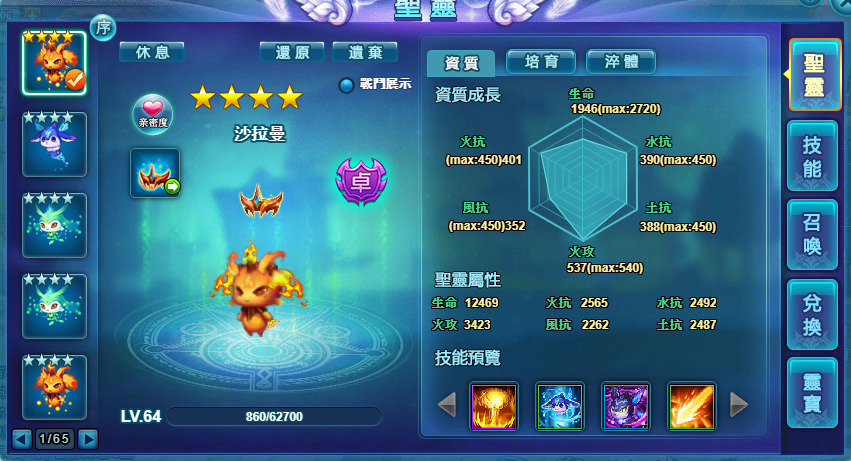Go to the previous spirit list page
851x461 pixels.
coord(21,438)
